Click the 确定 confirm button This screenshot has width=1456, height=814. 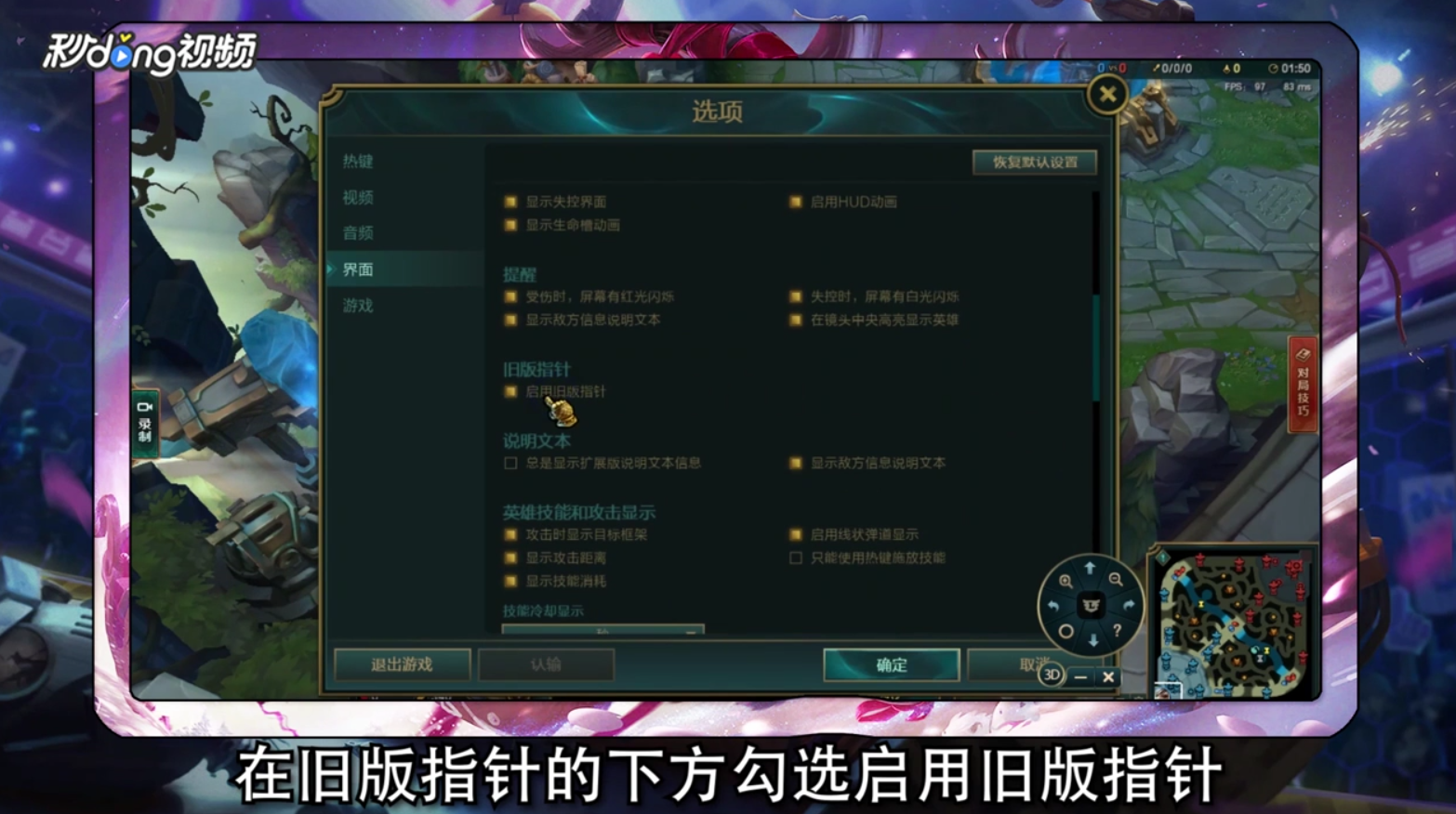coord(890,665)
